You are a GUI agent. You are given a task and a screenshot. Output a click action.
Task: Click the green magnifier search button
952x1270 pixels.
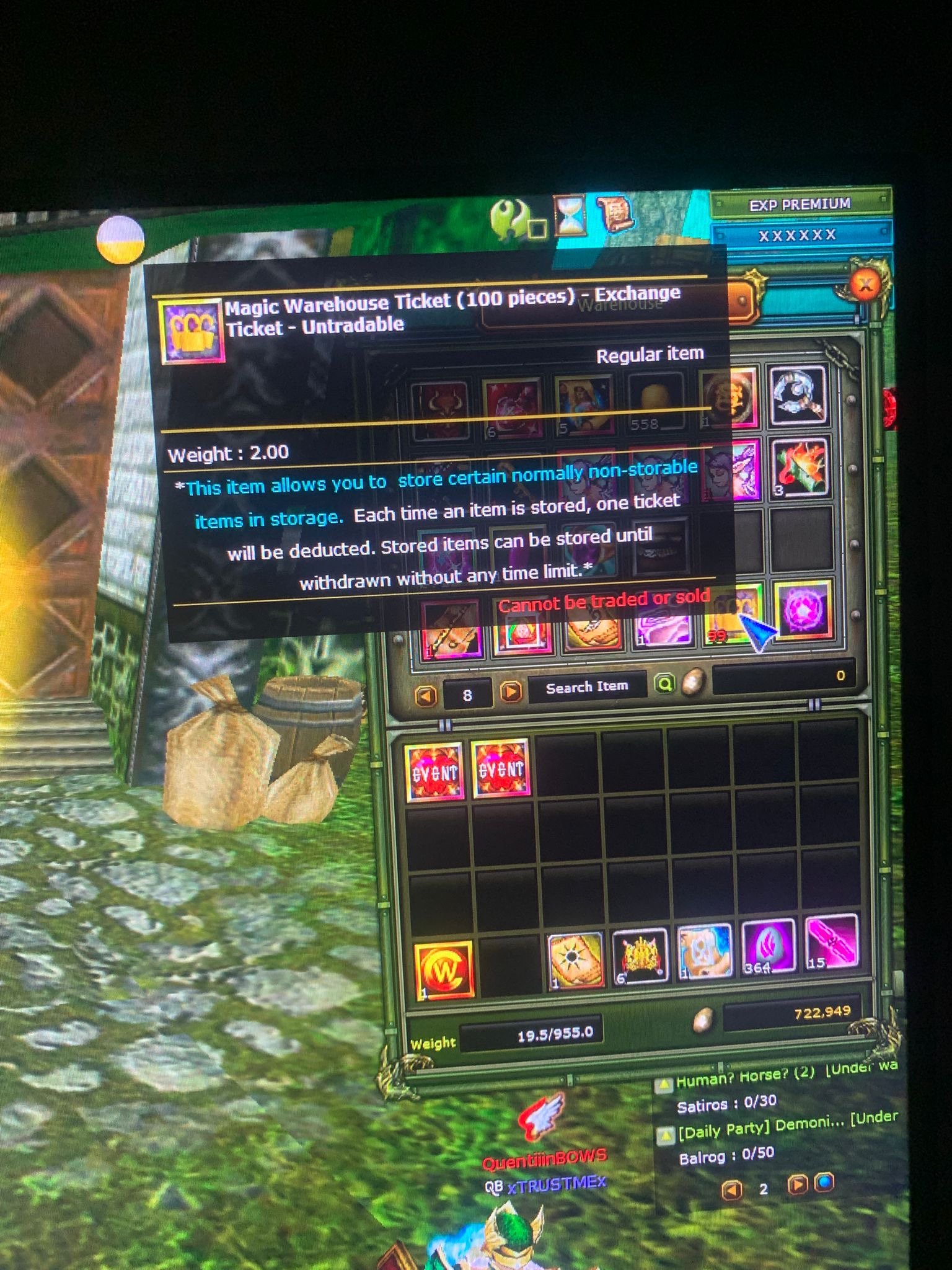click(x=664, y=683)
